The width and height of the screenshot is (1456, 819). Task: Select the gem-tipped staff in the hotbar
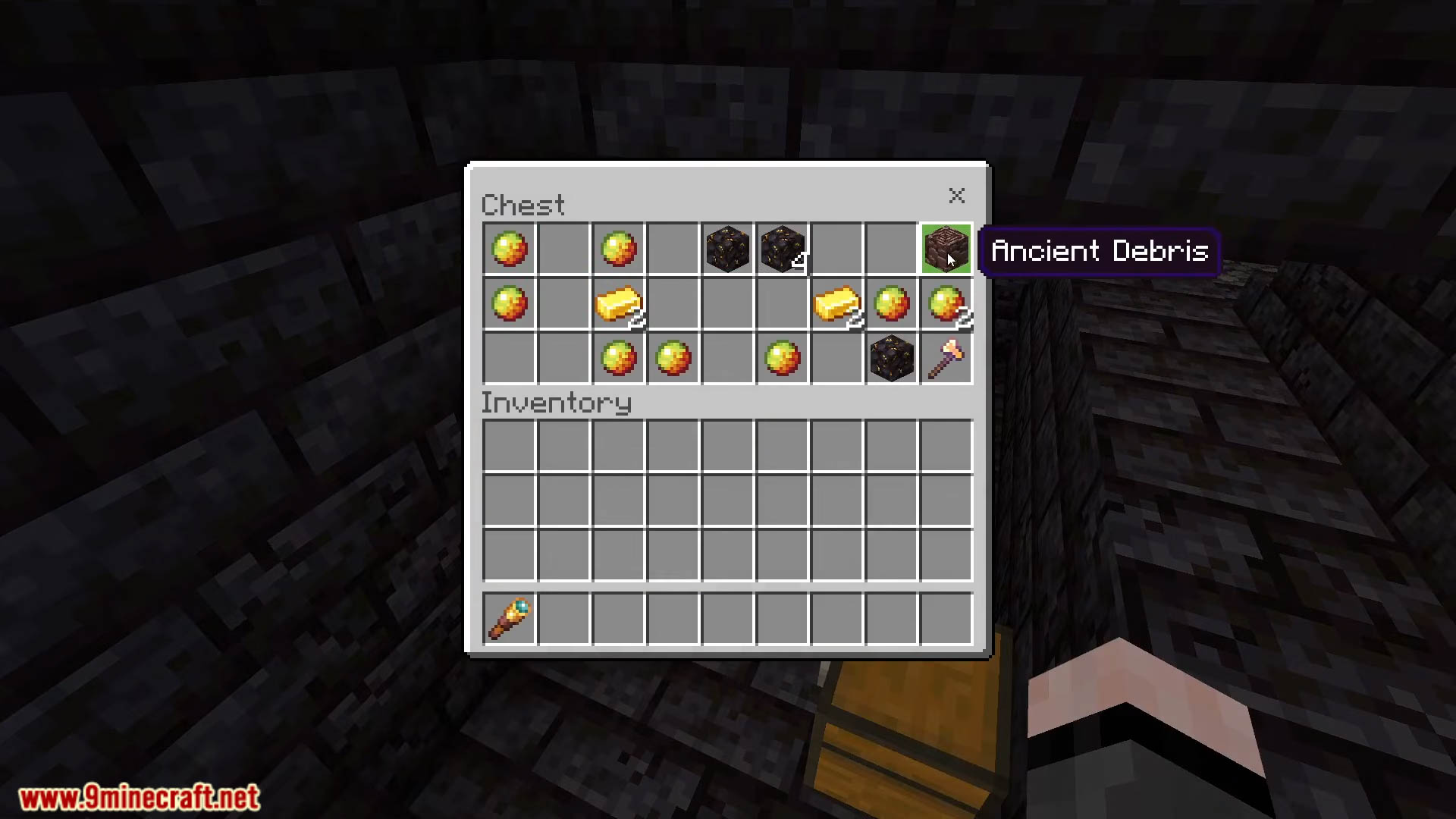click(x=510, y=619)
